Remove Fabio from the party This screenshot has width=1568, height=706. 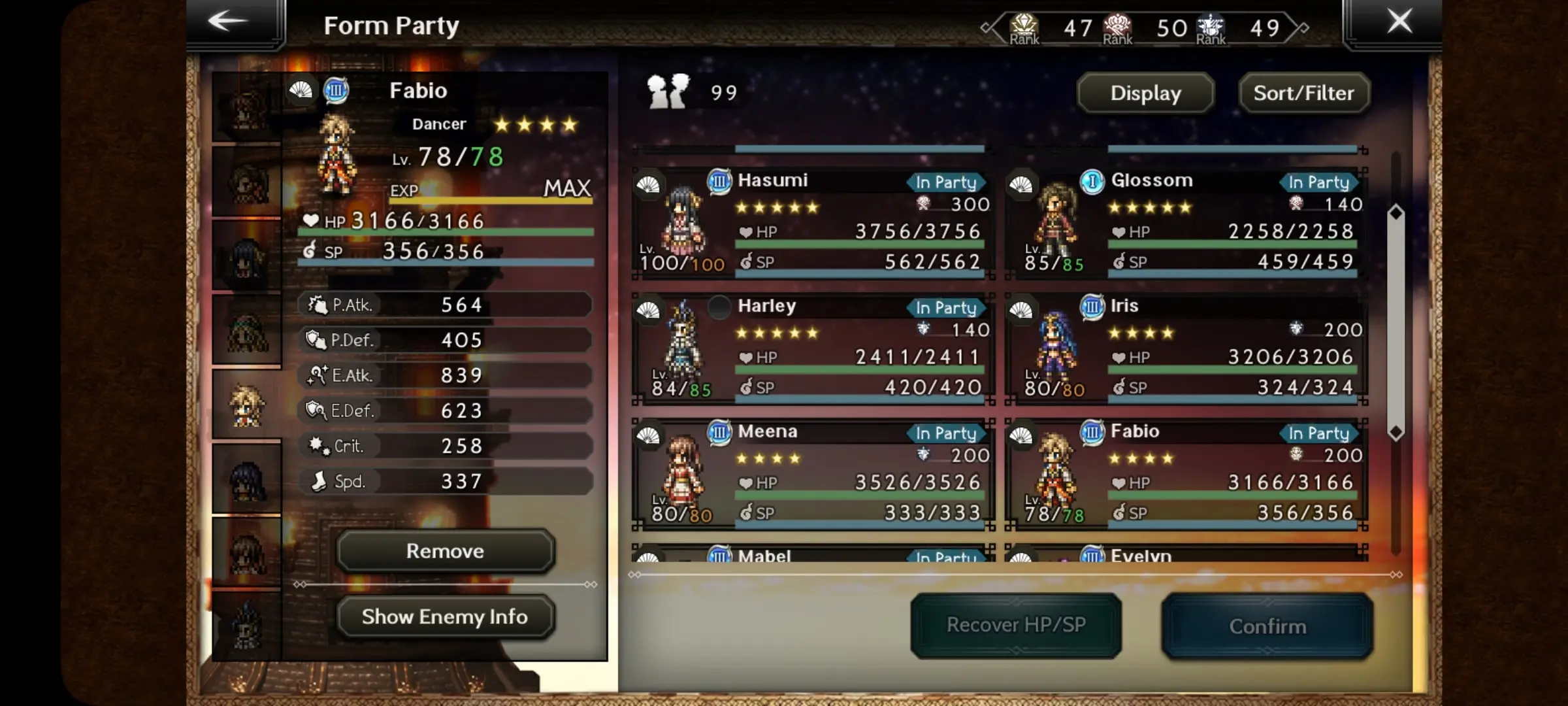tap(446, 551)
